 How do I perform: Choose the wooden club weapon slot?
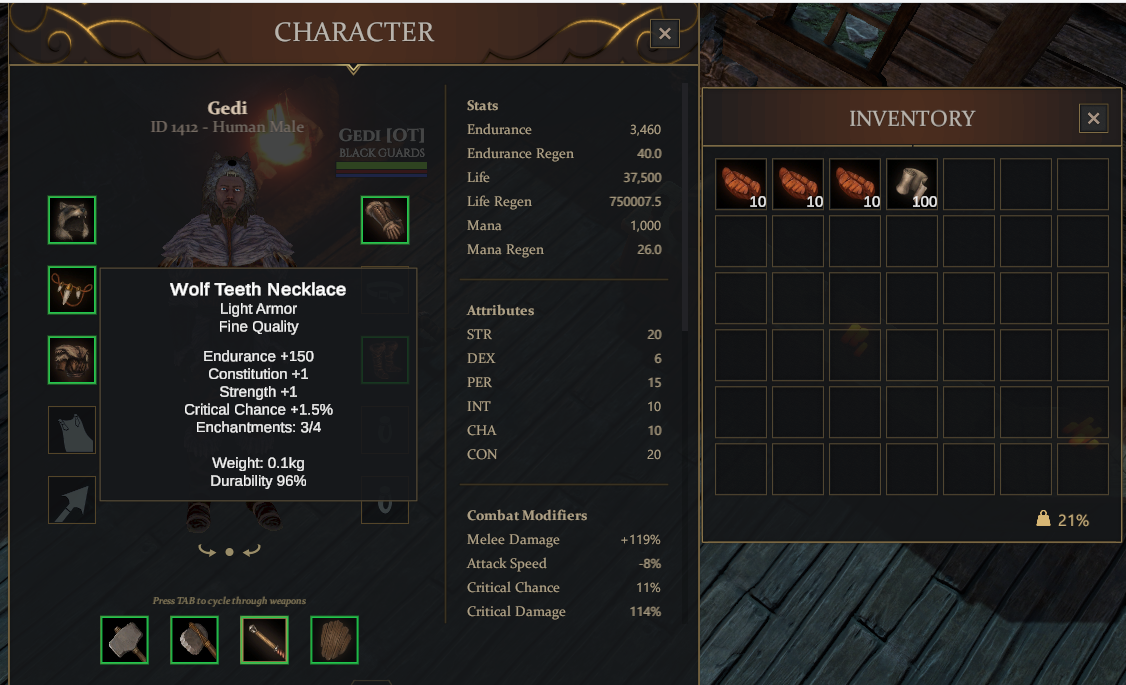[x=264, y=640]
